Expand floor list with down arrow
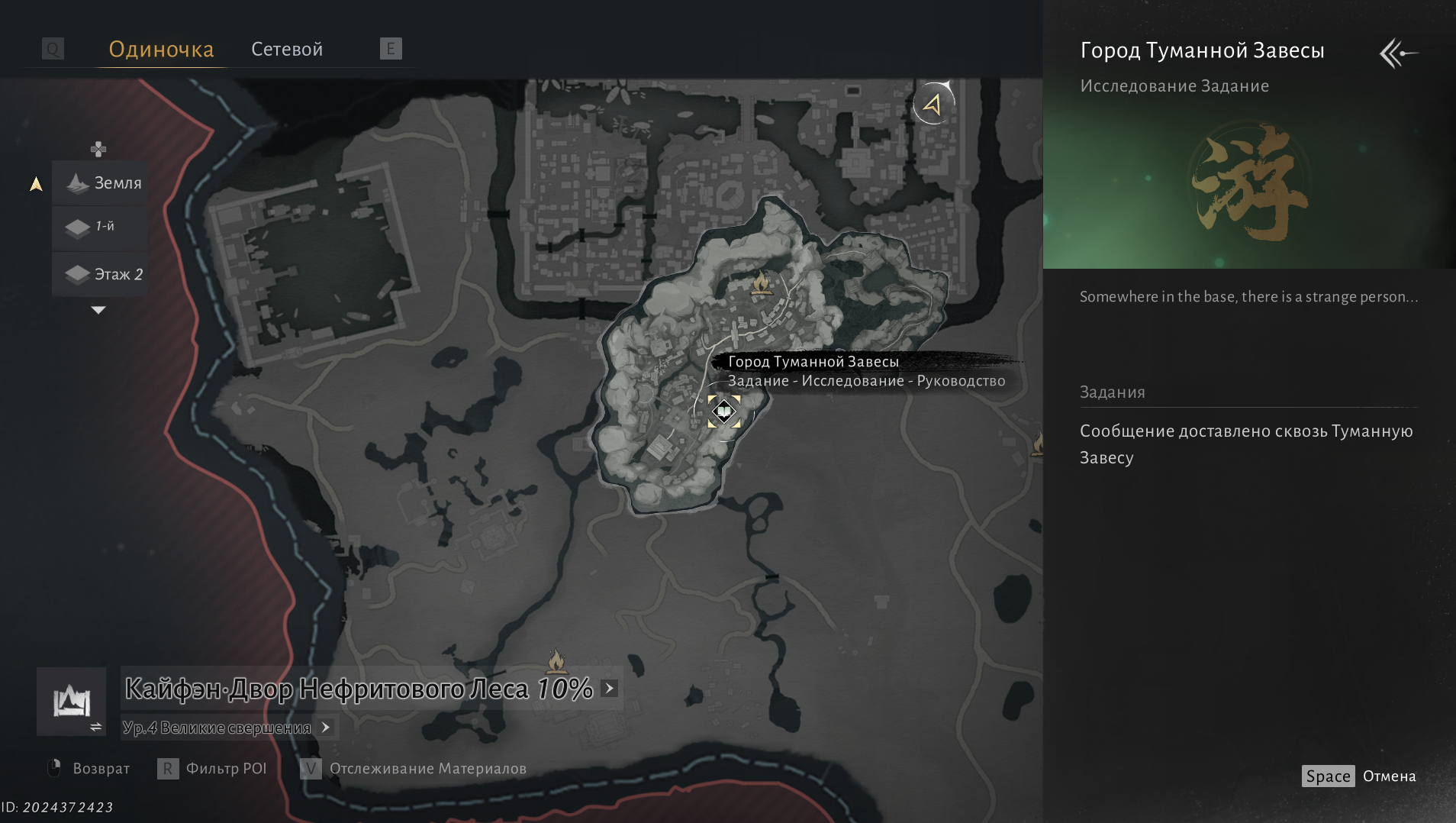The height and width of the screenshot is (823, 1456). pos(98,310)
